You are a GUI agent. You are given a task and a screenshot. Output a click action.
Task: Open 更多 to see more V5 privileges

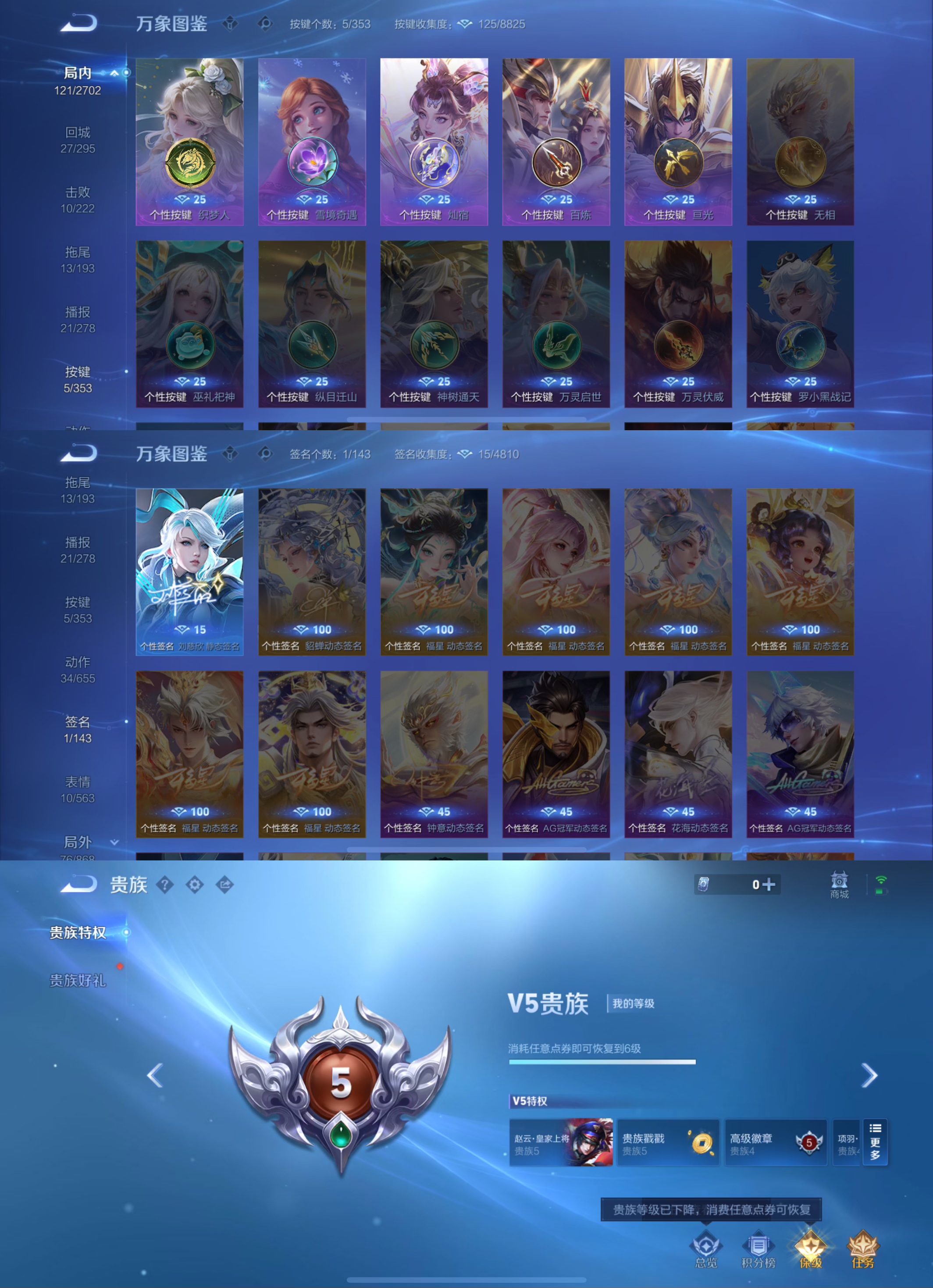[875, 1142]
